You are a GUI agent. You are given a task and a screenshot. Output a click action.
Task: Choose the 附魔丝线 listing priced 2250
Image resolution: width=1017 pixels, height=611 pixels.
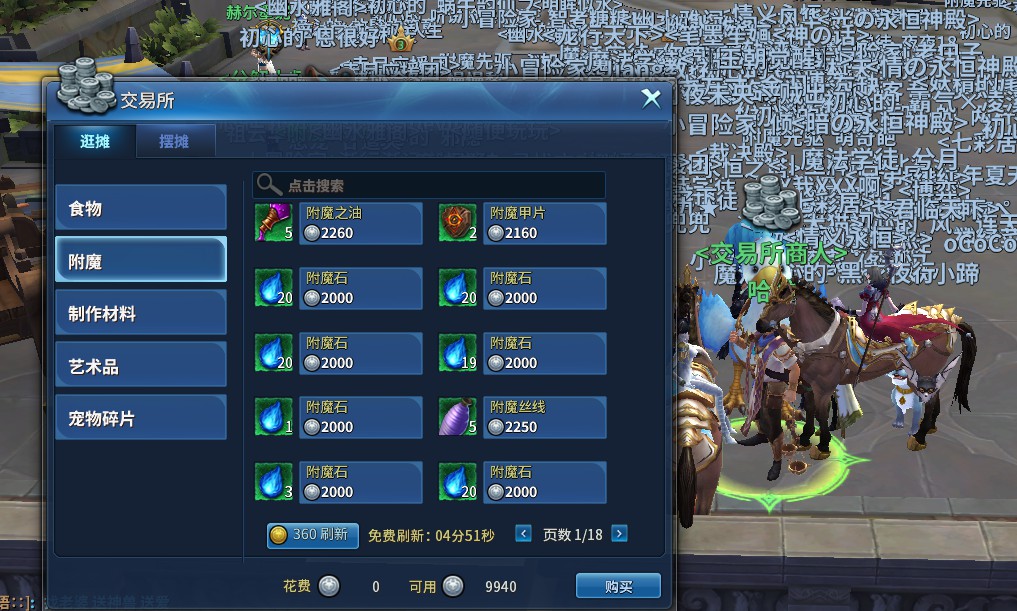click(x=522, y=417)
